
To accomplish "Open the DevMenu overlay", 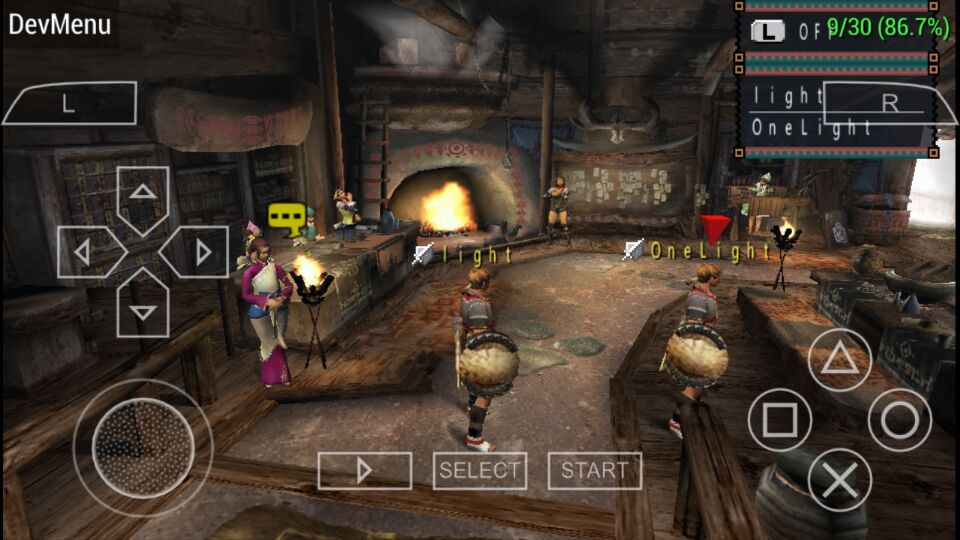I will pyautogui.click(x=60, y=25).
